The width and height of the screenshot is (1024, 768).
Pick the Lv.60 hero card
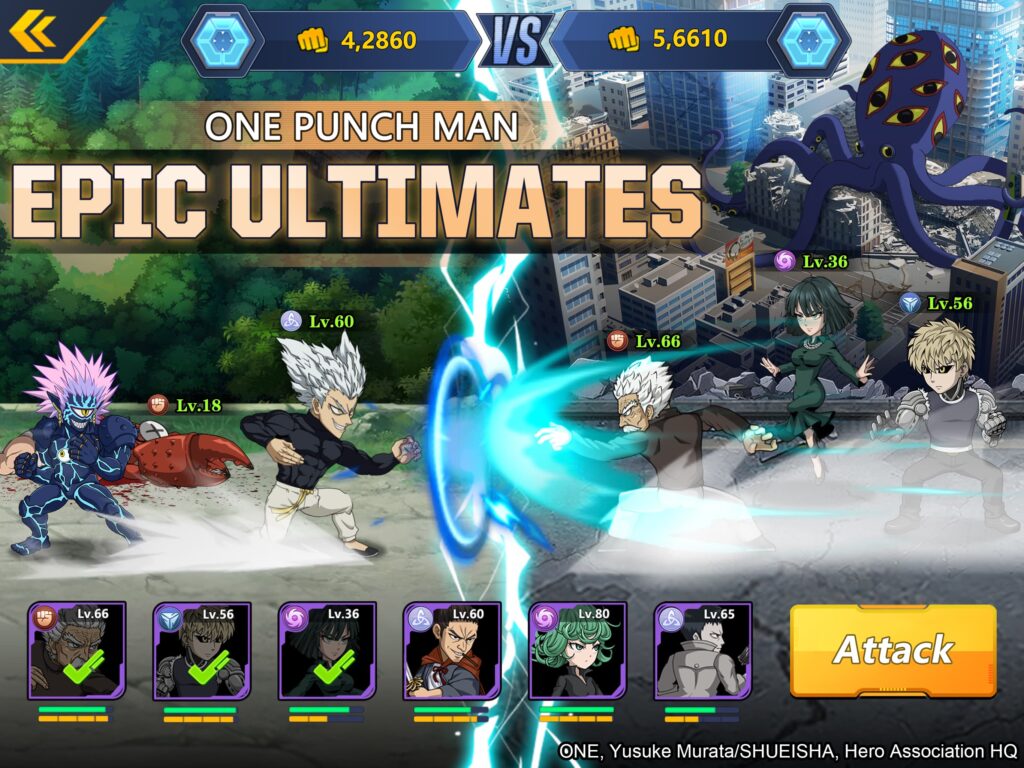[x=452, y=651]
